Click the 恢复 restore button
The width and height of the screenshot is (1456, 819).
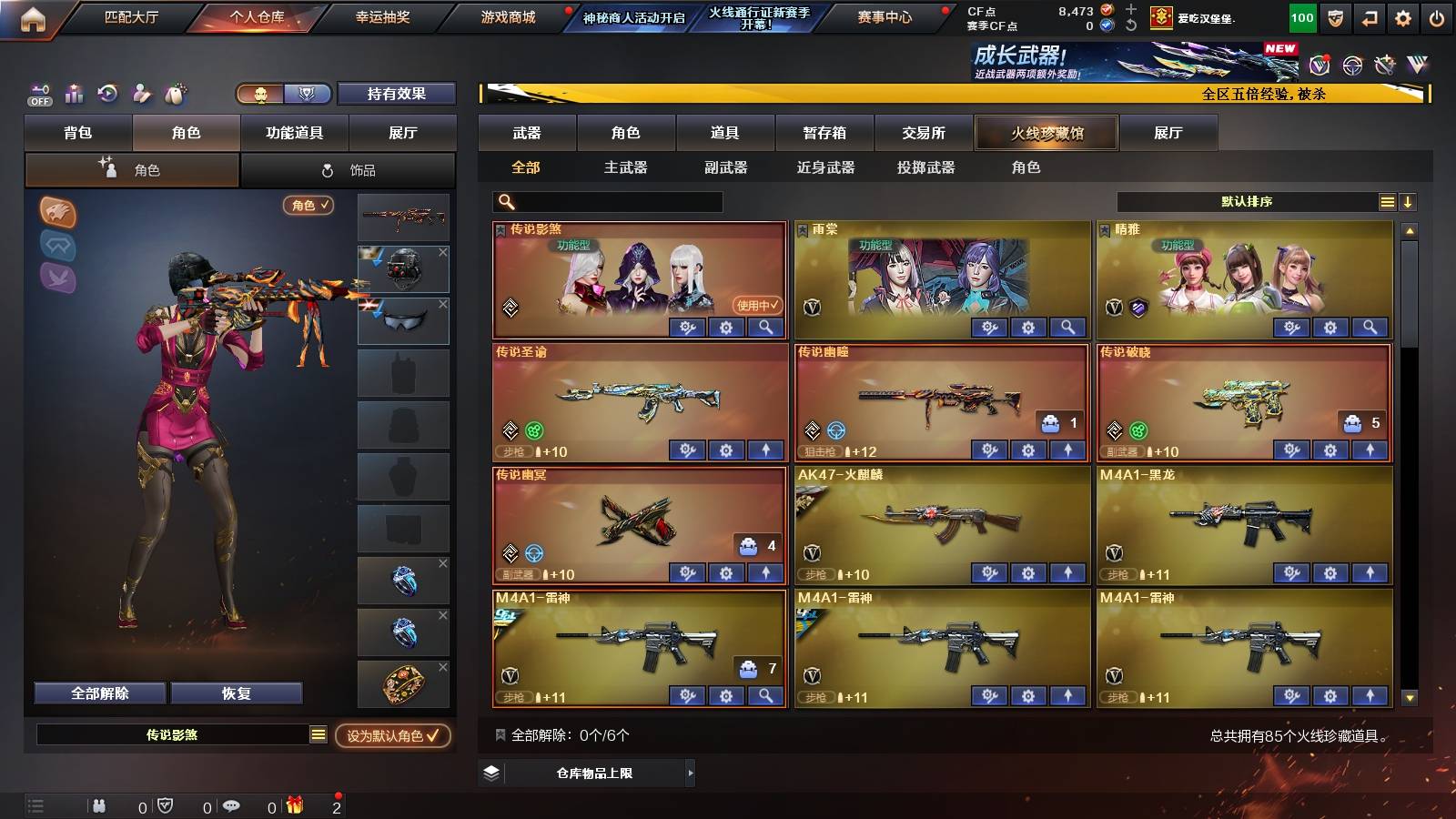pos(238,693)
